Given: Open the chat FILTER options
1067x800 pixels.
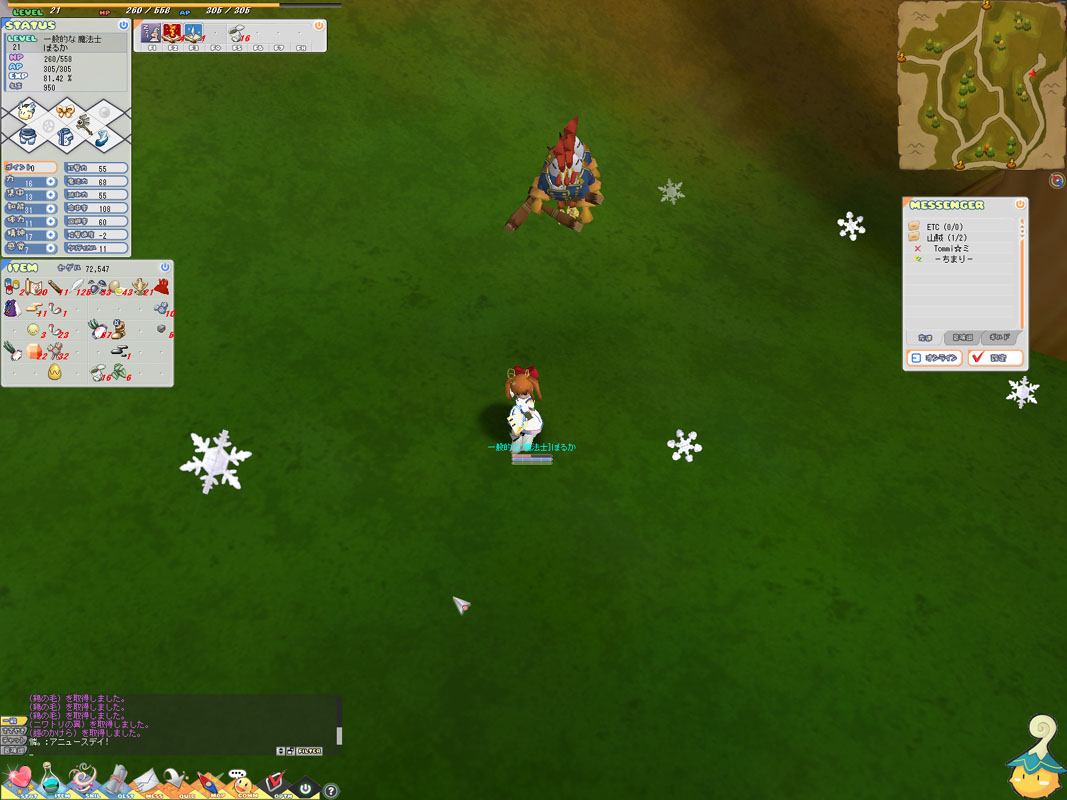Looking at the screenshot, I should point(309,750).
